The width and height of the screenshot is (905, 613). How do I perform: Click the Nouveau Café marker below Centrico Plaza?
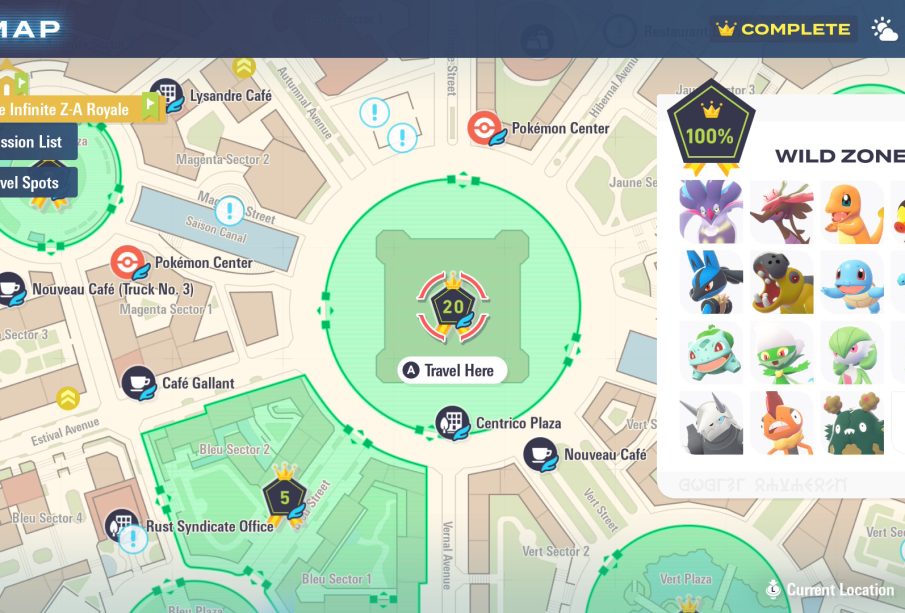click(x=541, y=455)
